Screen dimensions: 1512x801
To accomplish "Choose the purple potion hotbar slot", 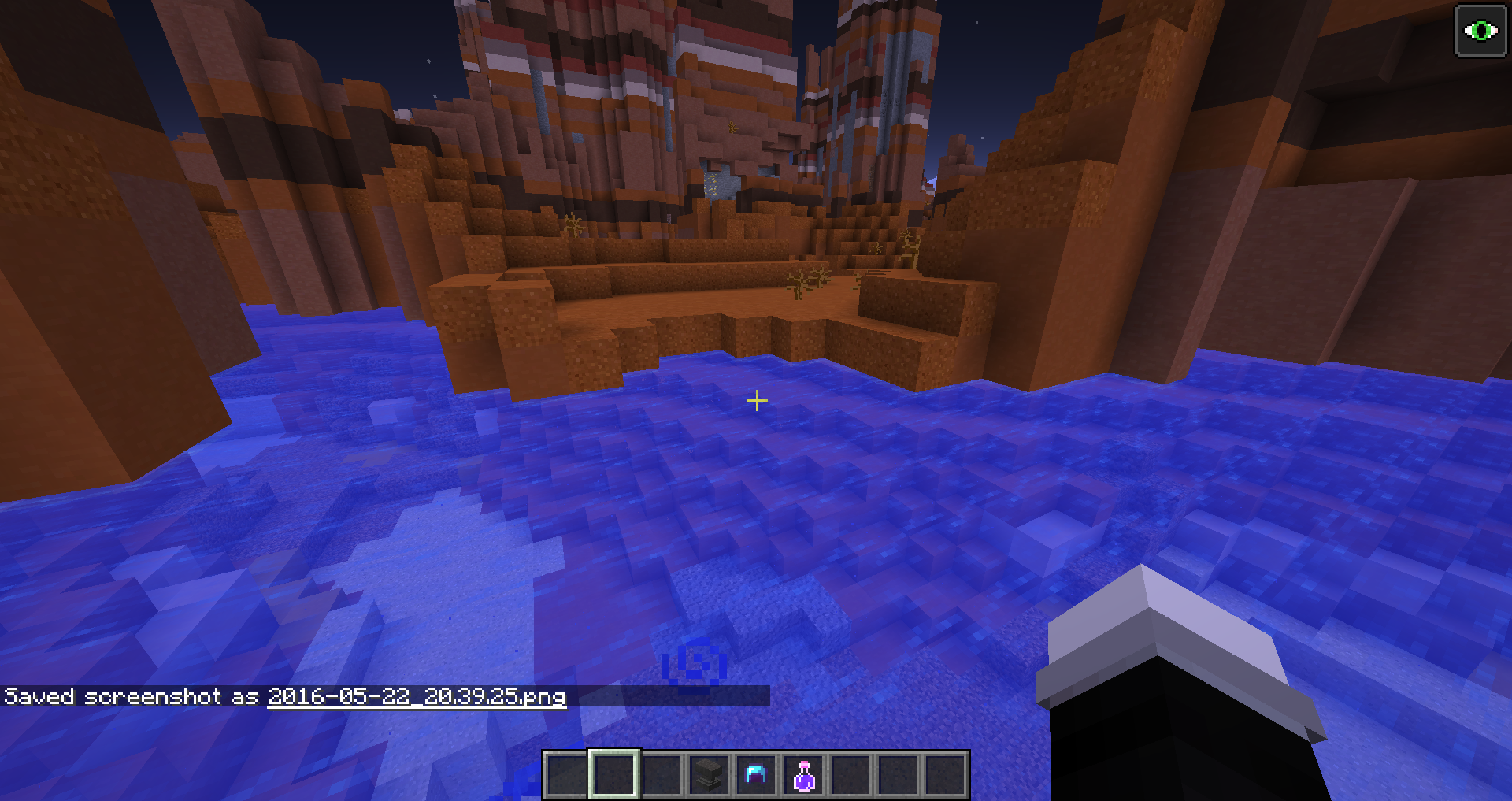I will tap(803, 775).
